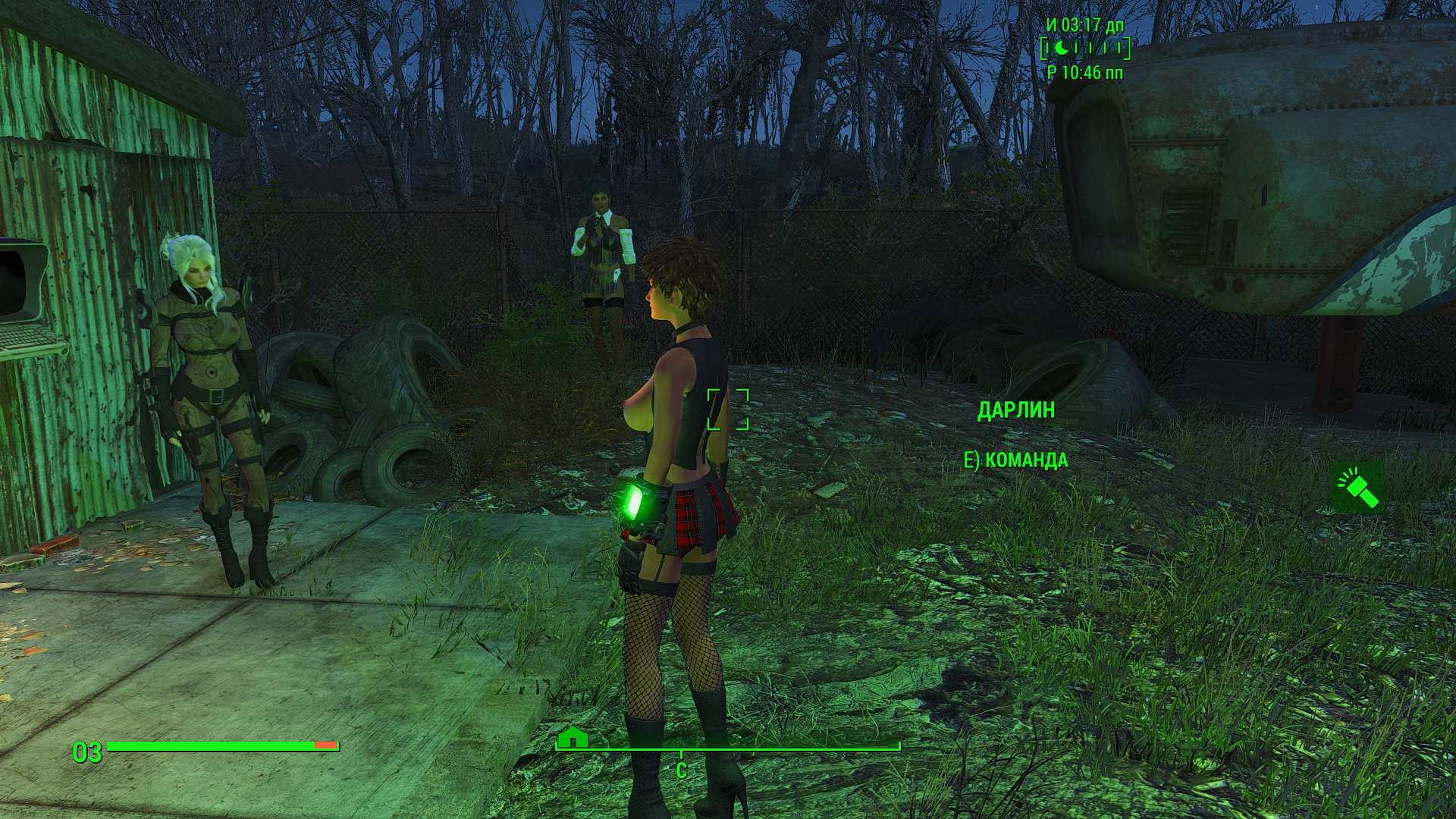The height and width of the screenshot is (819, 1456).
Task: Select the home marker on the compass
Action: (573, 737)
